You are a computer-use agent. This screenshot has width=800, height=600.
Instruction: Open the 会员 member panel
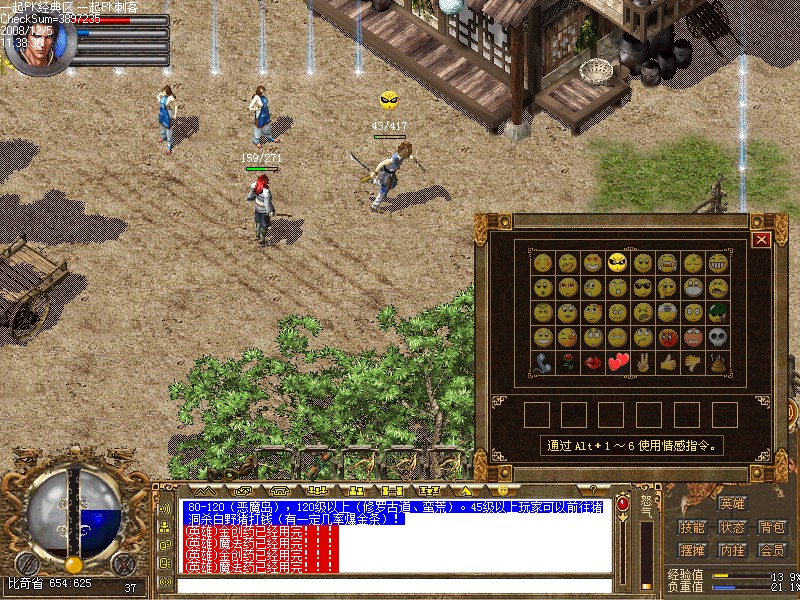[772, 550]
